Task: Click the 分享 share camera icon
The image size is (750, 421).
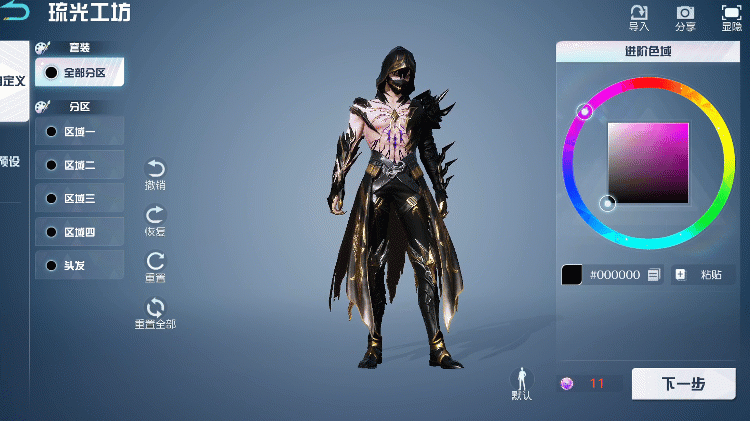Action: pyautogui.click(x=685, y=17)
